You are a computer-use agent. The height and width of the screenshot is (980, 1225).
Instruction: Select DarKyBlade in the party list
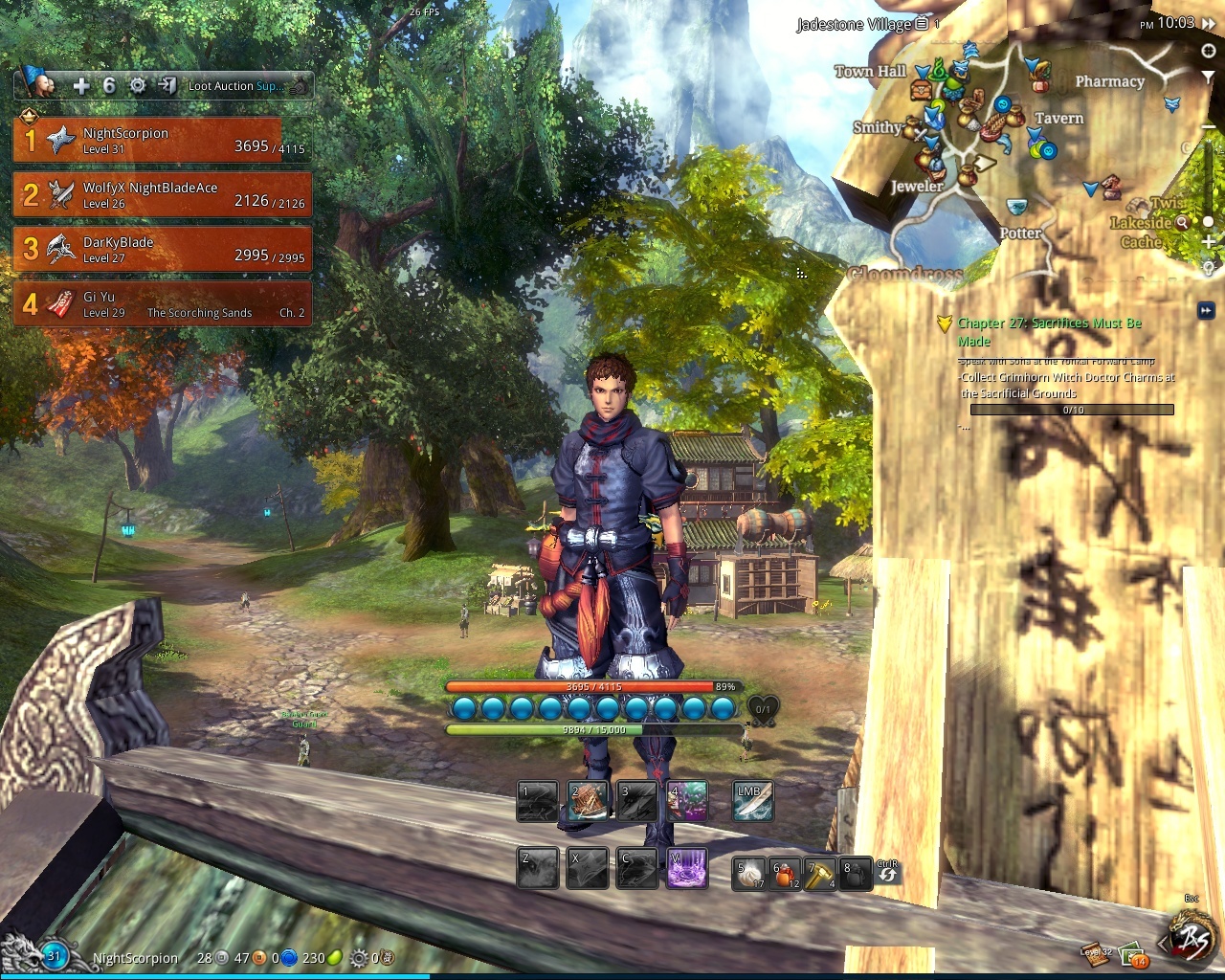161,250
